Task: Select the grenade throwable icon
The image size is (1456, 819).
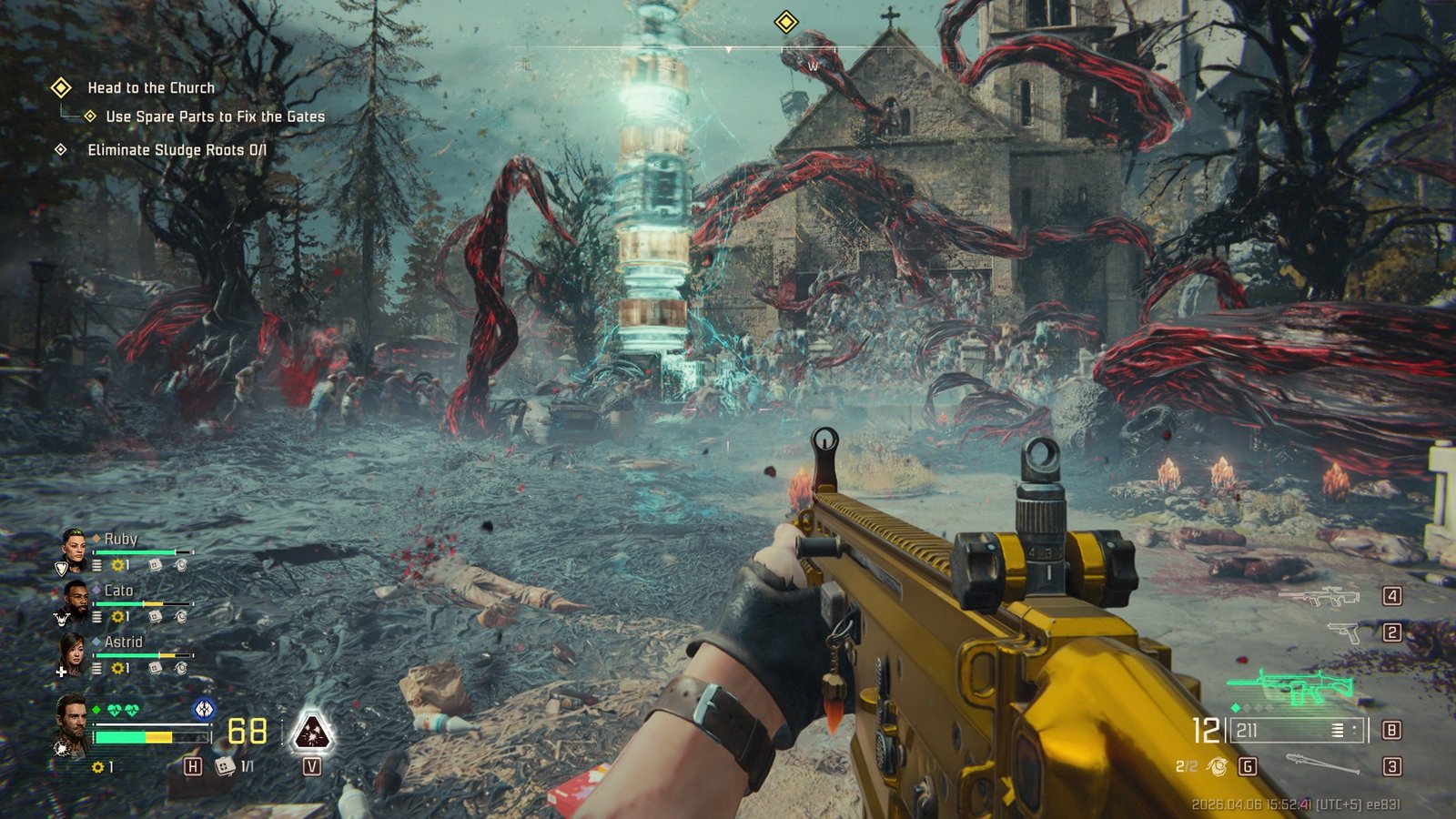Action: pos(1215,767)
